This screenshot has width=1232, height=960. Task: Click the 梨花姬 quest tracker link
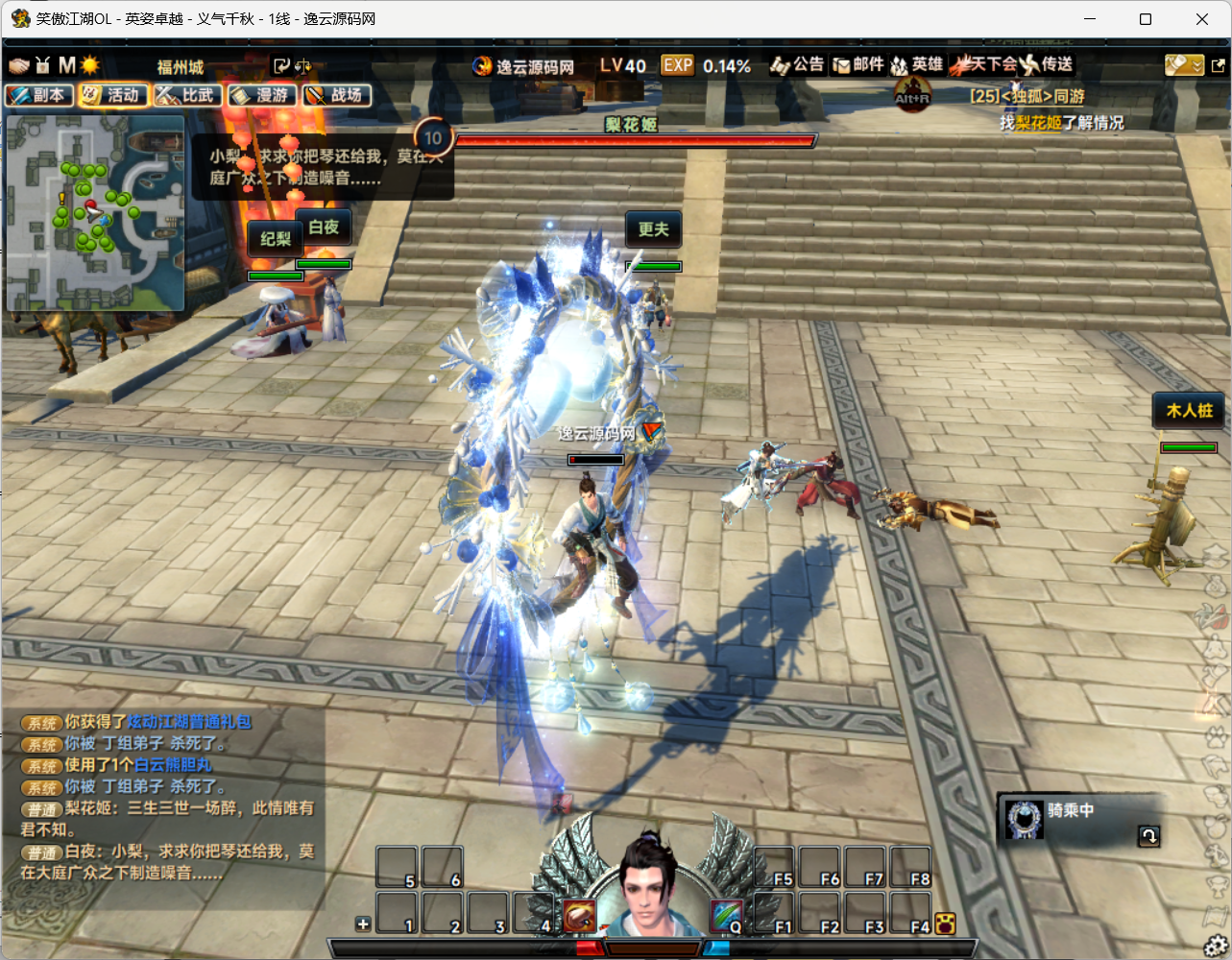[x=1037, y=123]
